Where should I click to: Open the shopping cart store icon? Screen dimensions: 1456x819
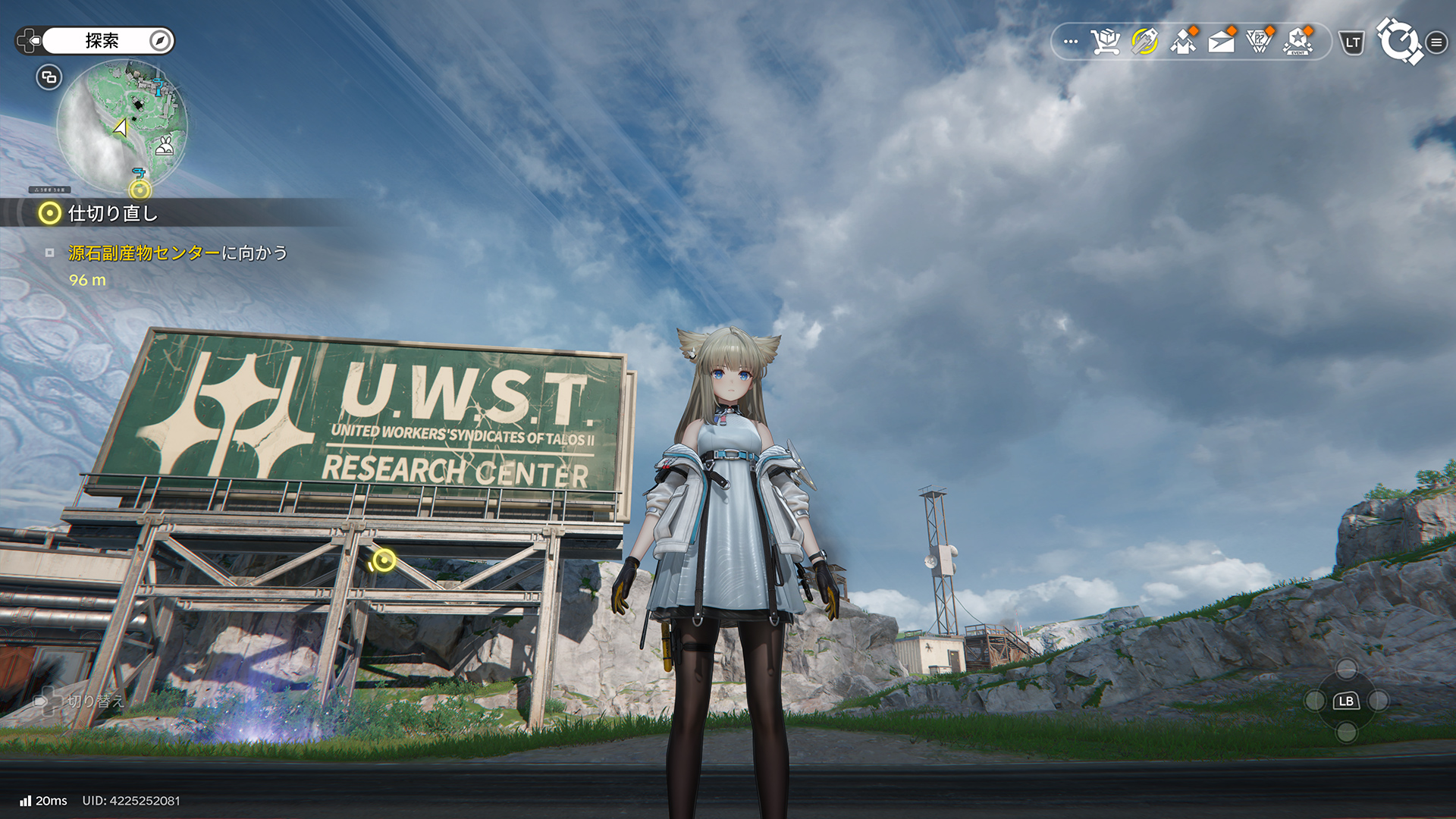point(1106,42)
